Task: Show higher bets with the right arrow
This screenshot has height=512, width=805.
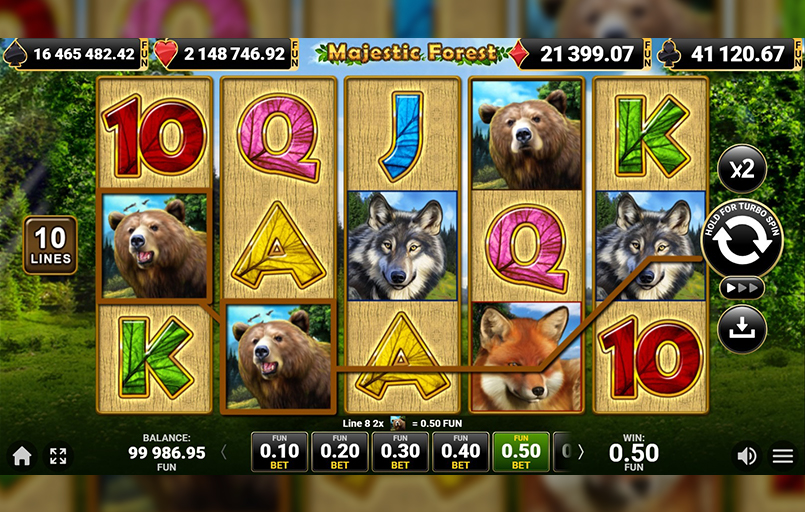Action: coord(580,452)
